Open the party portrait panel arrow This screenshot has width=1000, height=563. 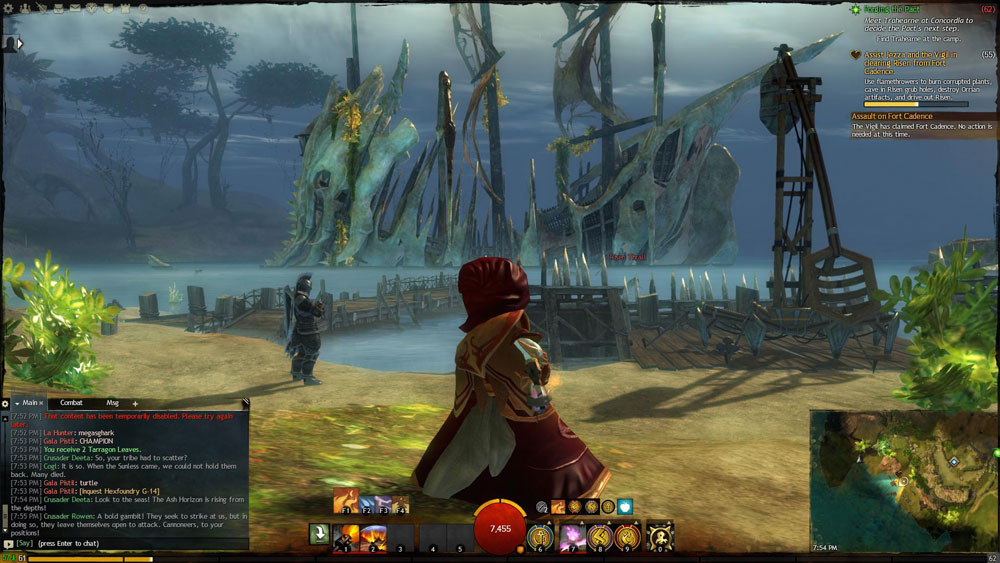18,43
